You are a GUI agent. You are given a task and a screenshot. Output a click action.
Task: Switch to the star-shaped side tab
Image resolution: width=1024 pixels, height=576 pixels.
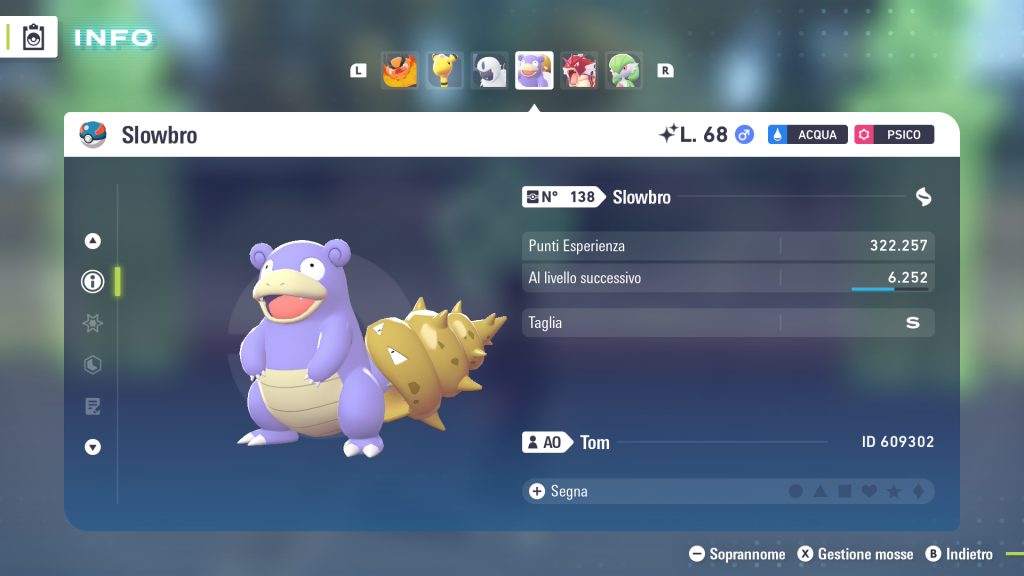(x=93, y=323)
